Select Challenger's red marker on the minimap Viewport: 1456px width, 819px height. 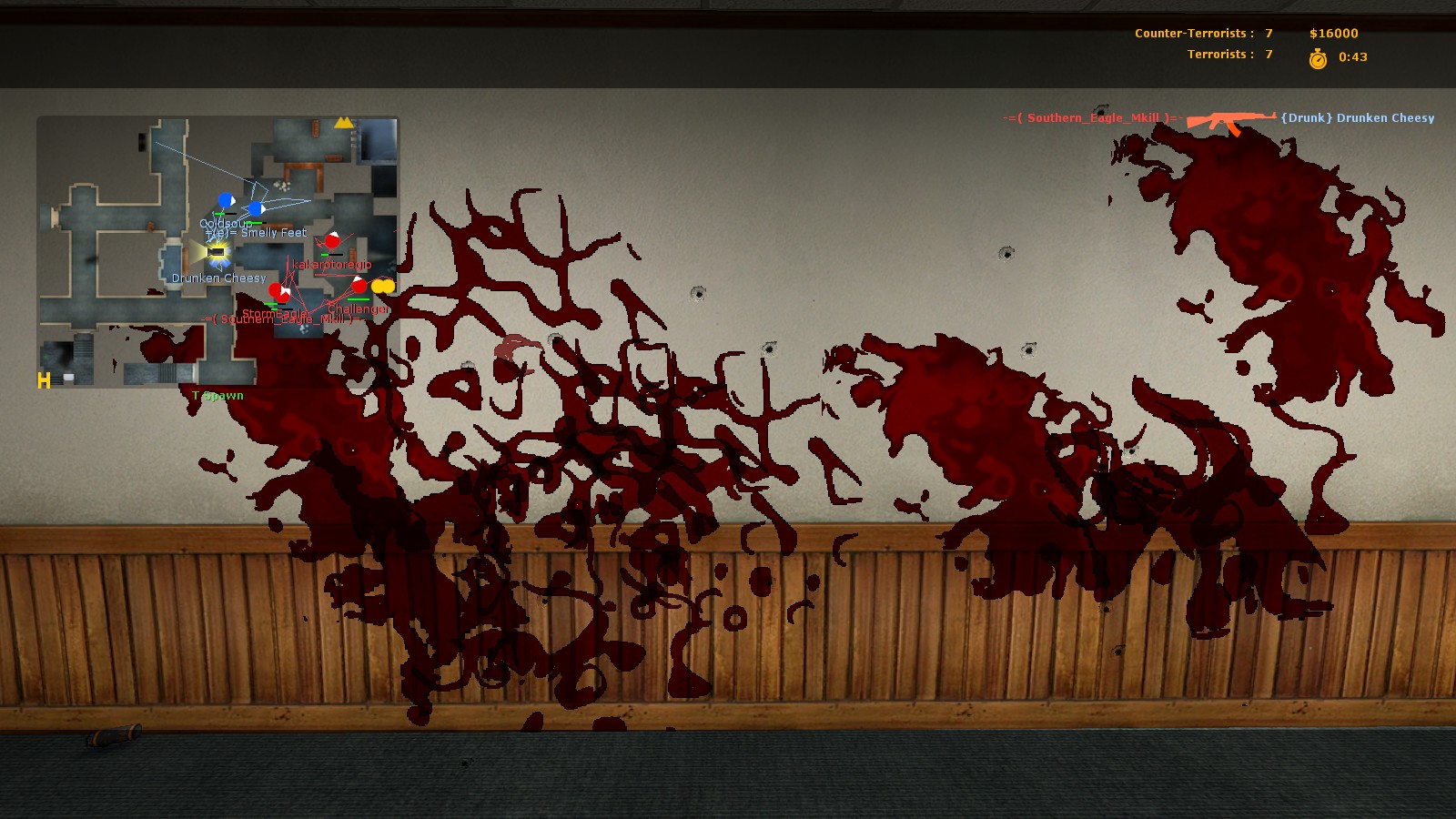click(x=359, y=286)
